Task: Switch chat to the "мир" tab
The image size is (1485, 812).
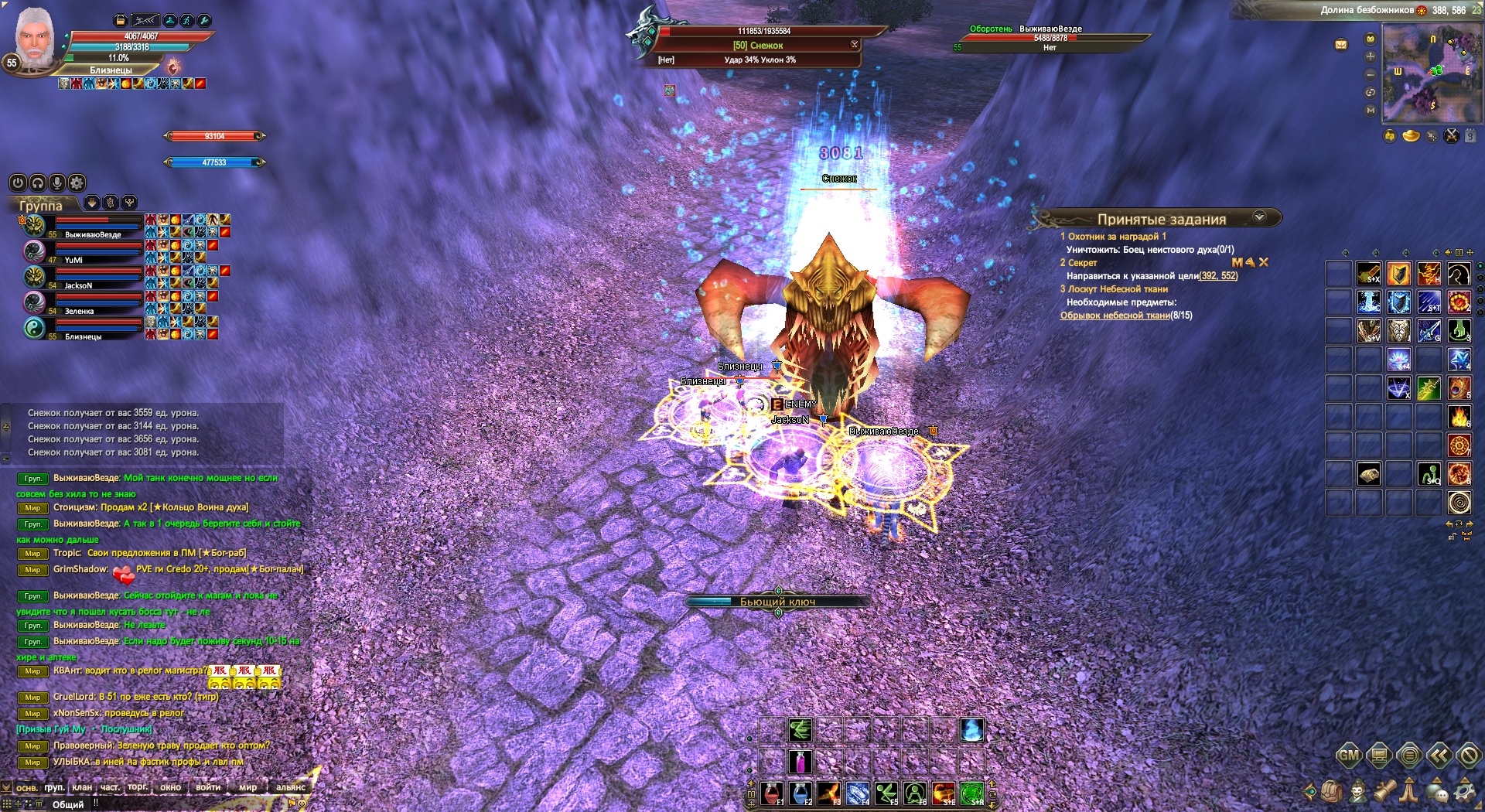Action: point(247,787)
